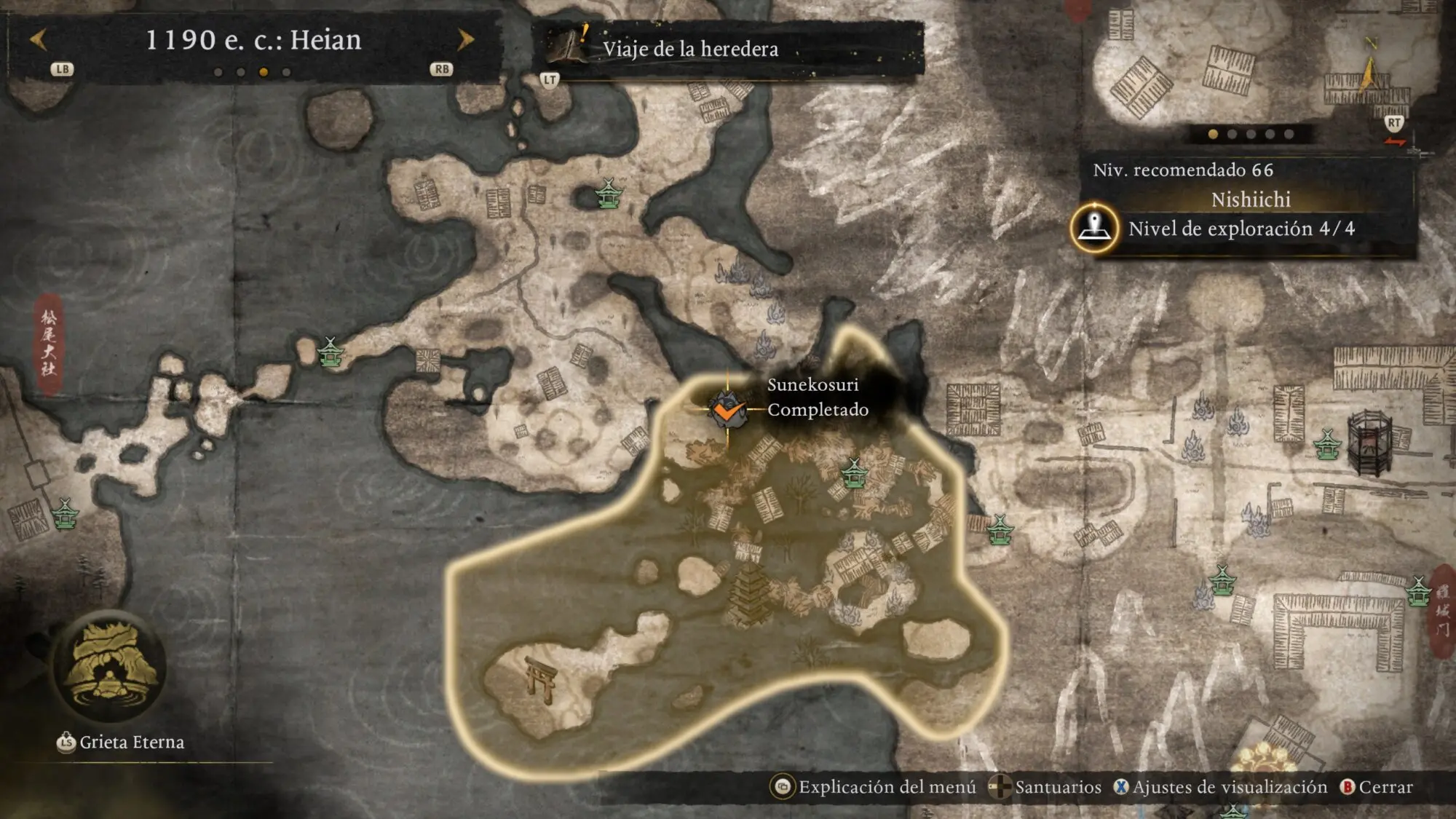The image size is (1456, 819).
Task: Select the Sunekosuri completed map marker
Action: 727,410
